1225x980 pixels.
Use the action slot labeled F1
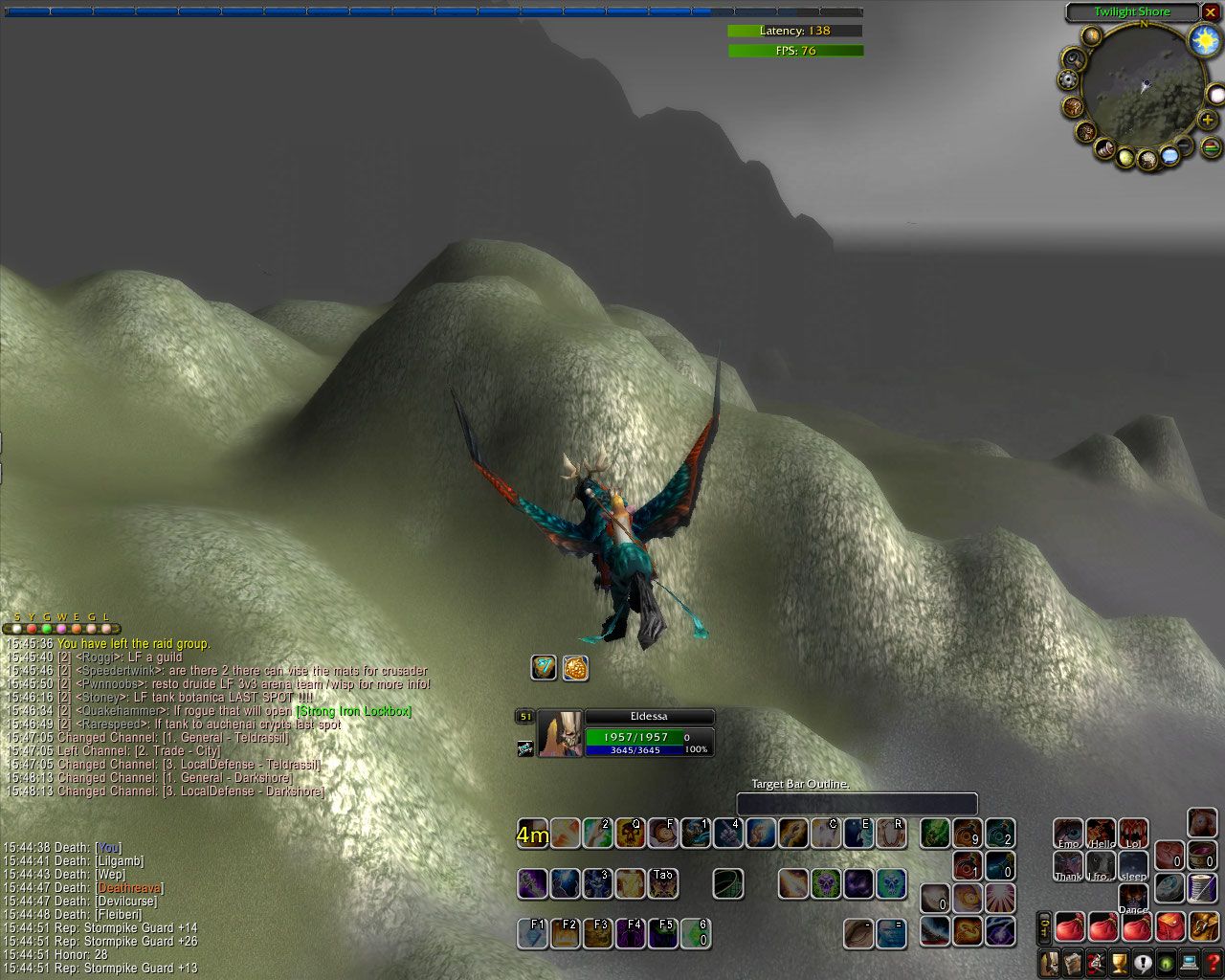pyautogui.click(x=533, y=933)
